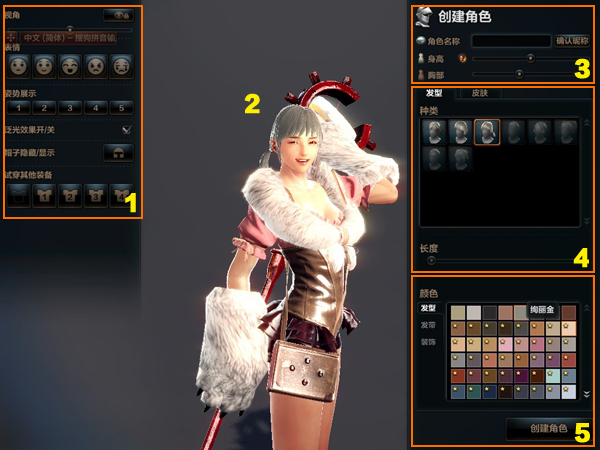The image size is (600, 450).
Task: Toggle the 泛光效果 bloom effect checkbox
Action: [x=126, y=130]
